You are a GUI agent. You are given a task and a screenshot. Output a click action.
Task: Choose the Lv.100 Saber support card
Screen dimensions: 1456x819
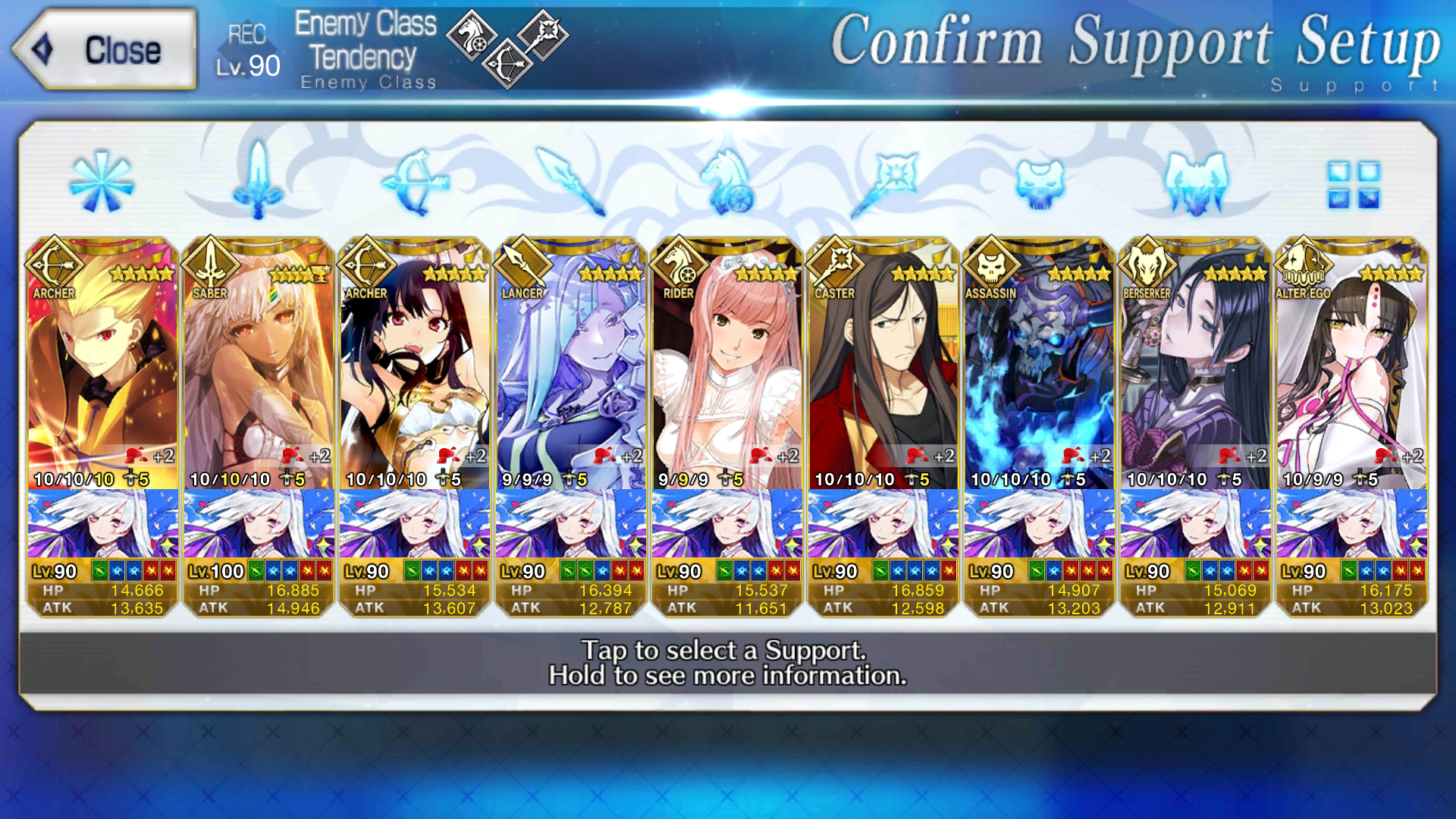[259, 425]
